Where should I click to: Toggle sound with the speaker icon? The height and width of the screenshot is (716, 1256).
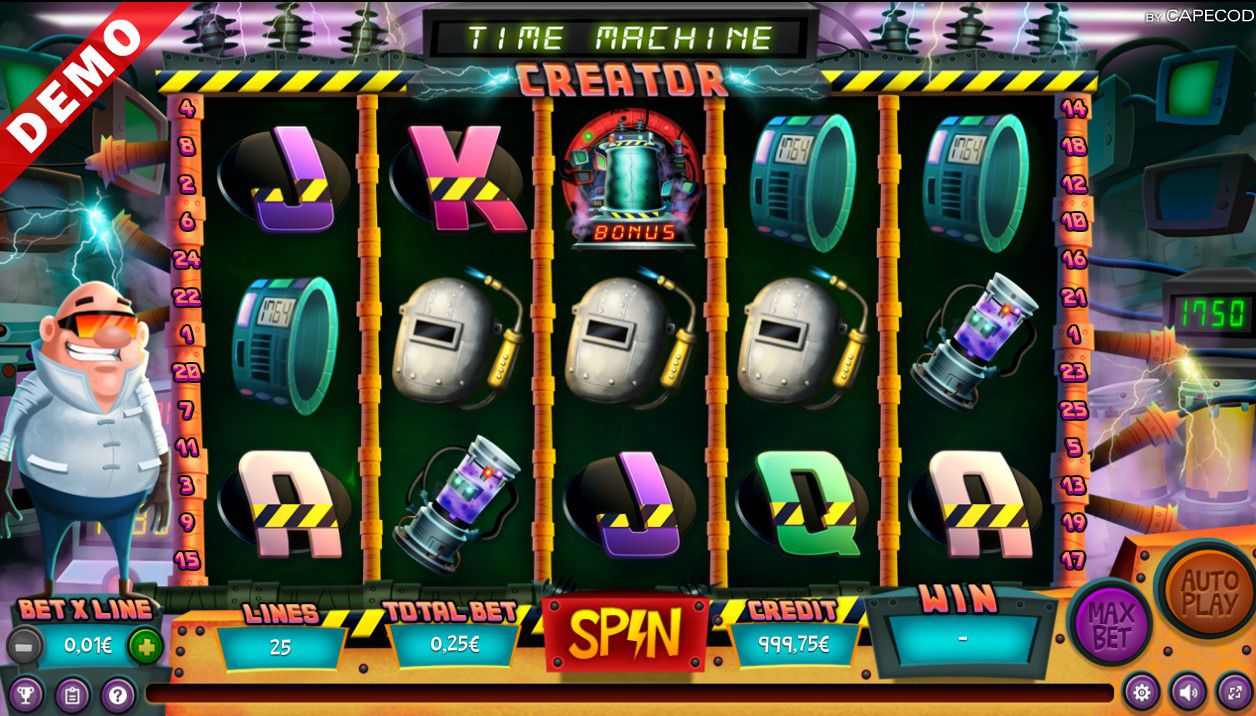point(1187,692)
